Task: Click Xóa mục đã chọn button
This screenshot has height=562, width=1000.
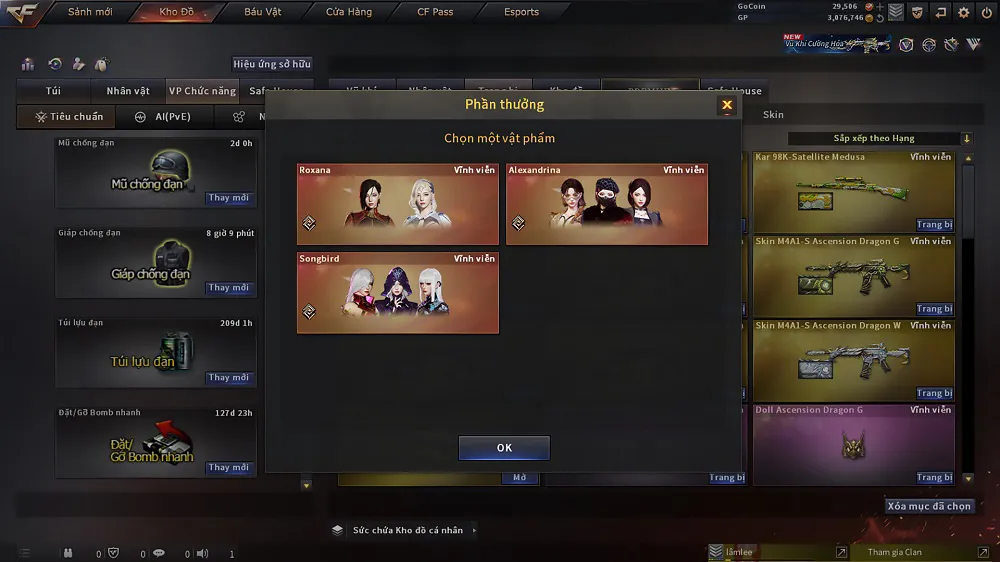Action: click(x=929, y=506)
